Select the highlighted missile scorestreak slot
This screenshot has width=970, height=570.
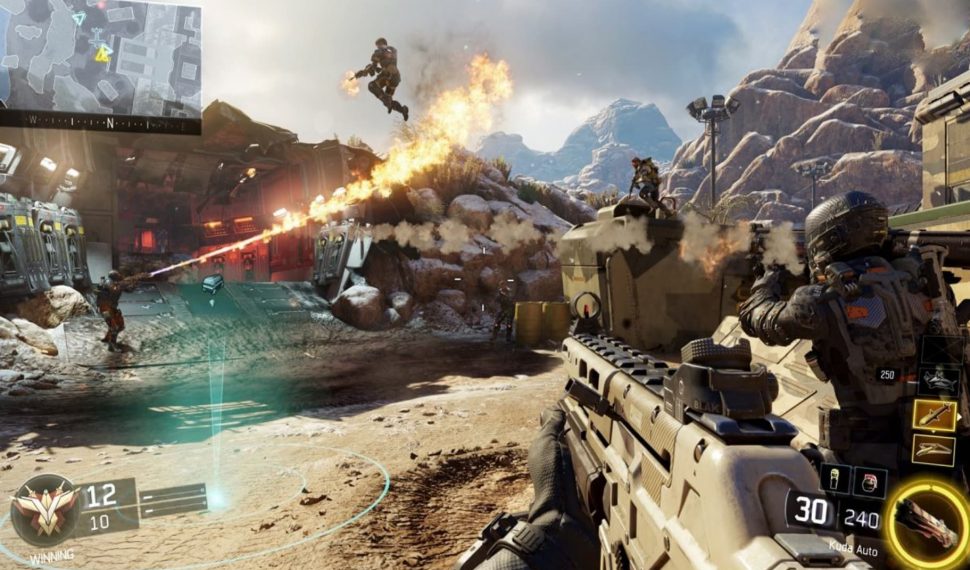[934, 415]
